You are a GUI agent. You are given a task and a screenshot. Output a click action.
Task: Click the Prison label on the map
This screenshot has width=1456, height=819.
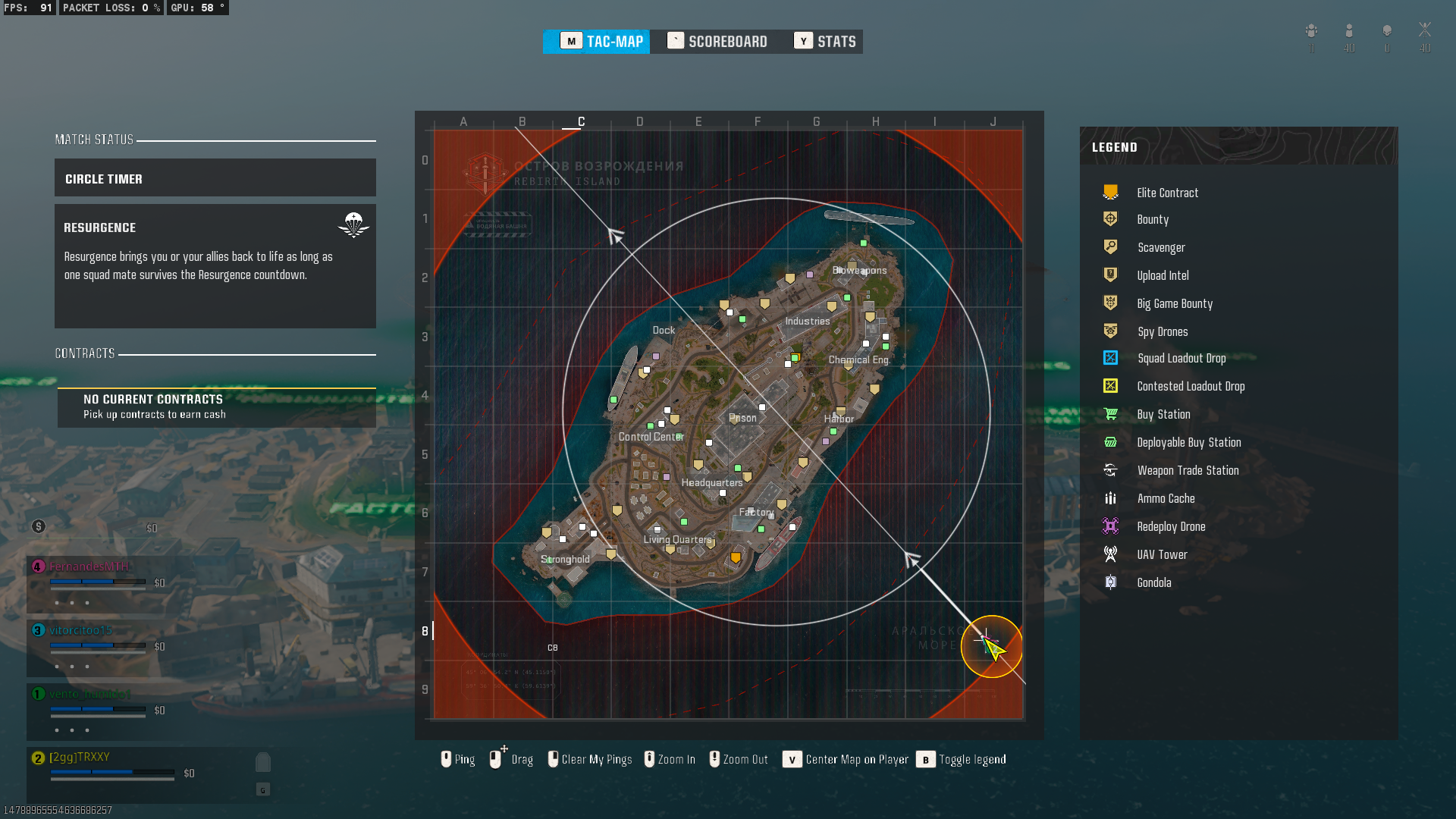coord(742,419)
